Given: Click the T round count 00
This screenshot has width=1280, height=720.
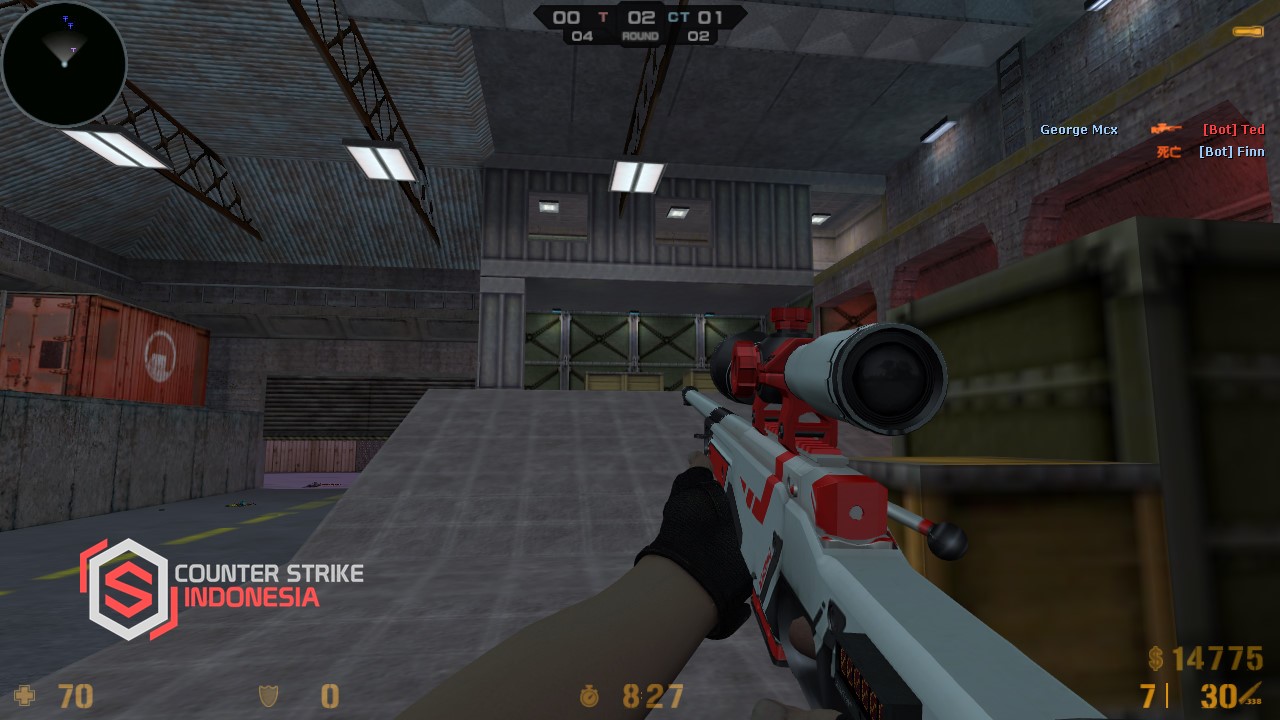Looking at the screenshot, I should click(567, 17).
